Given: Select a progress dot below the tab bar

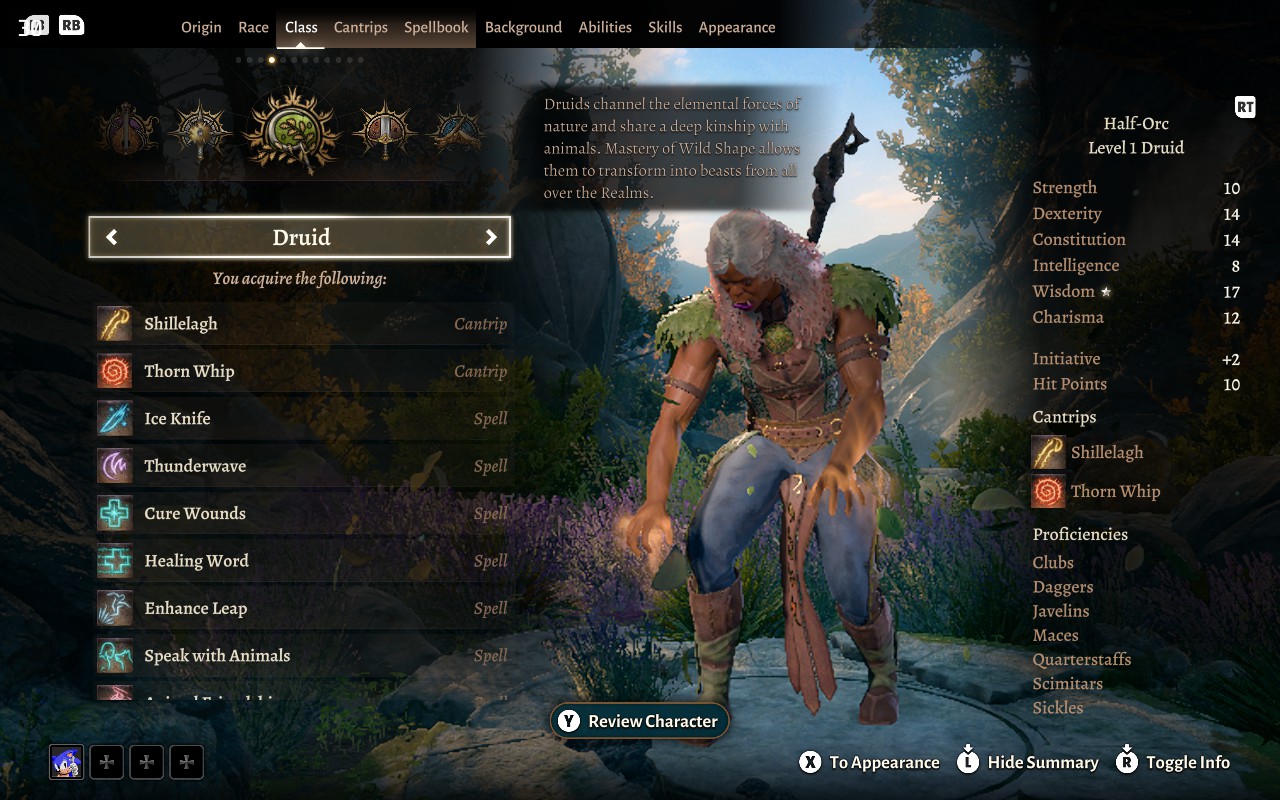Looking at the screenshot, I should (x=272, y=60).
